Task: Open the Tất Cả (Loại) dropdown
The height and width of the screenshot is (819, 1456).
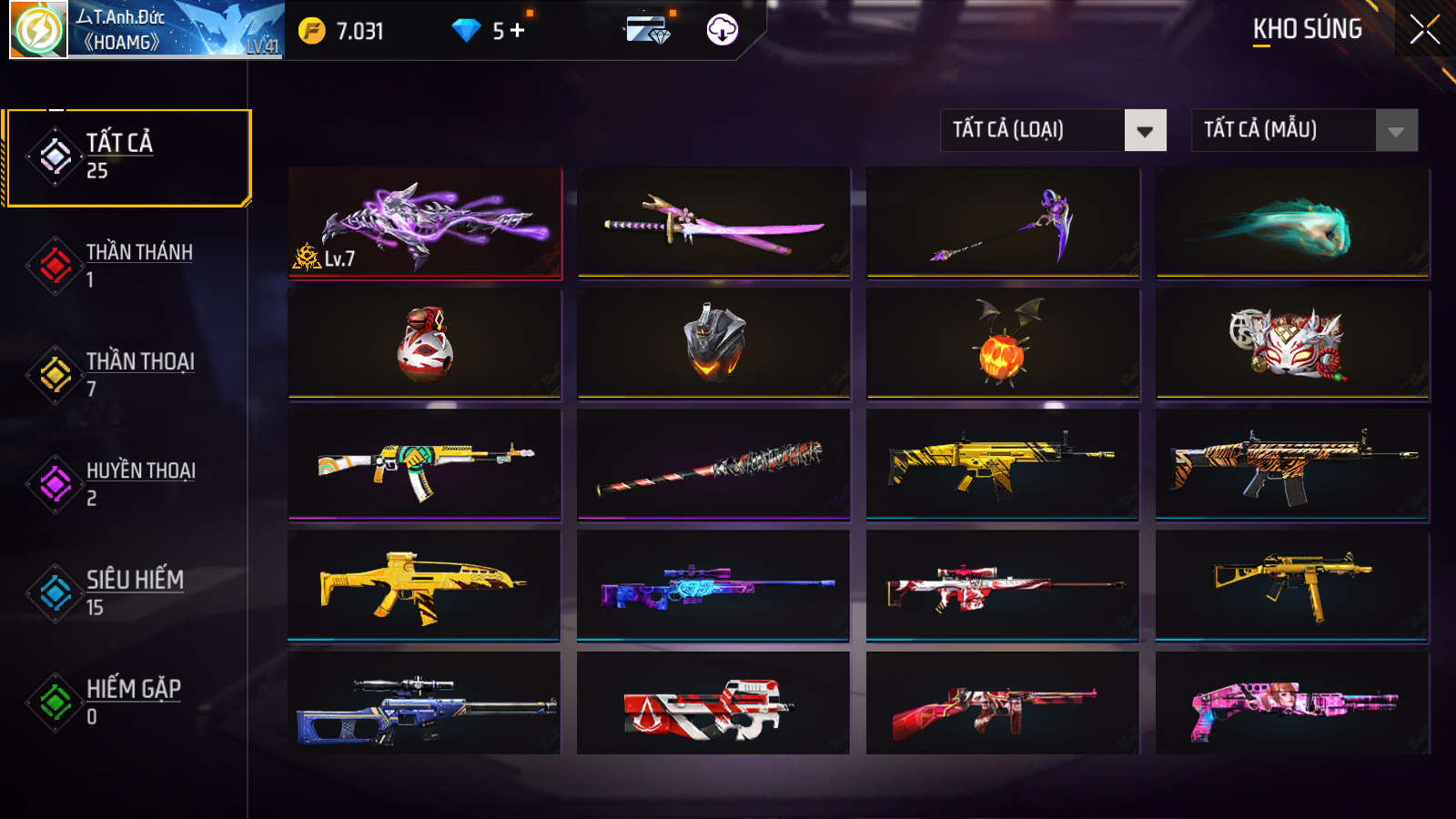Action: tap(1053, 130)
